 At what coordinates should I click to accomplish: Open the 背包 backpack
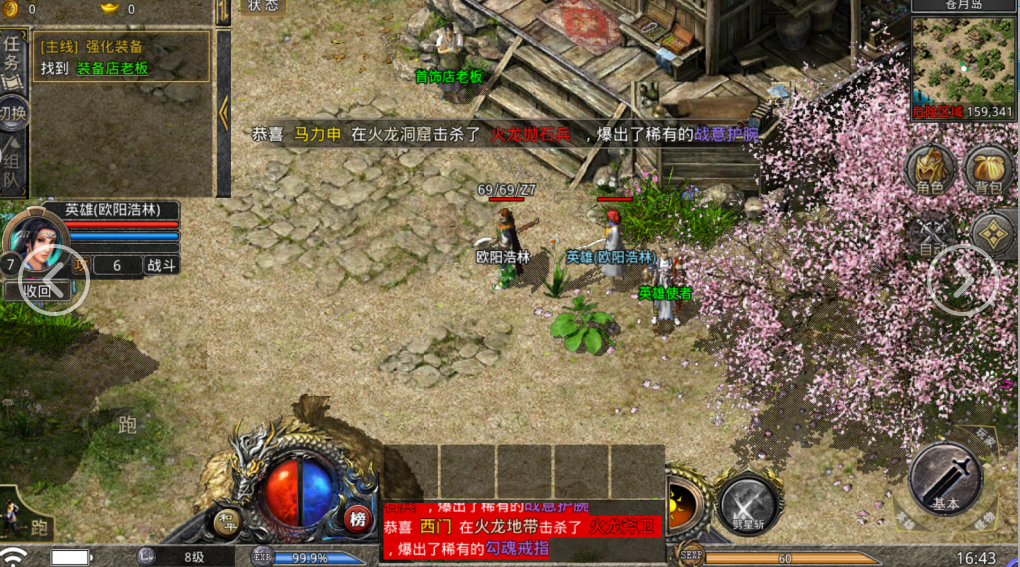(990, 170)
